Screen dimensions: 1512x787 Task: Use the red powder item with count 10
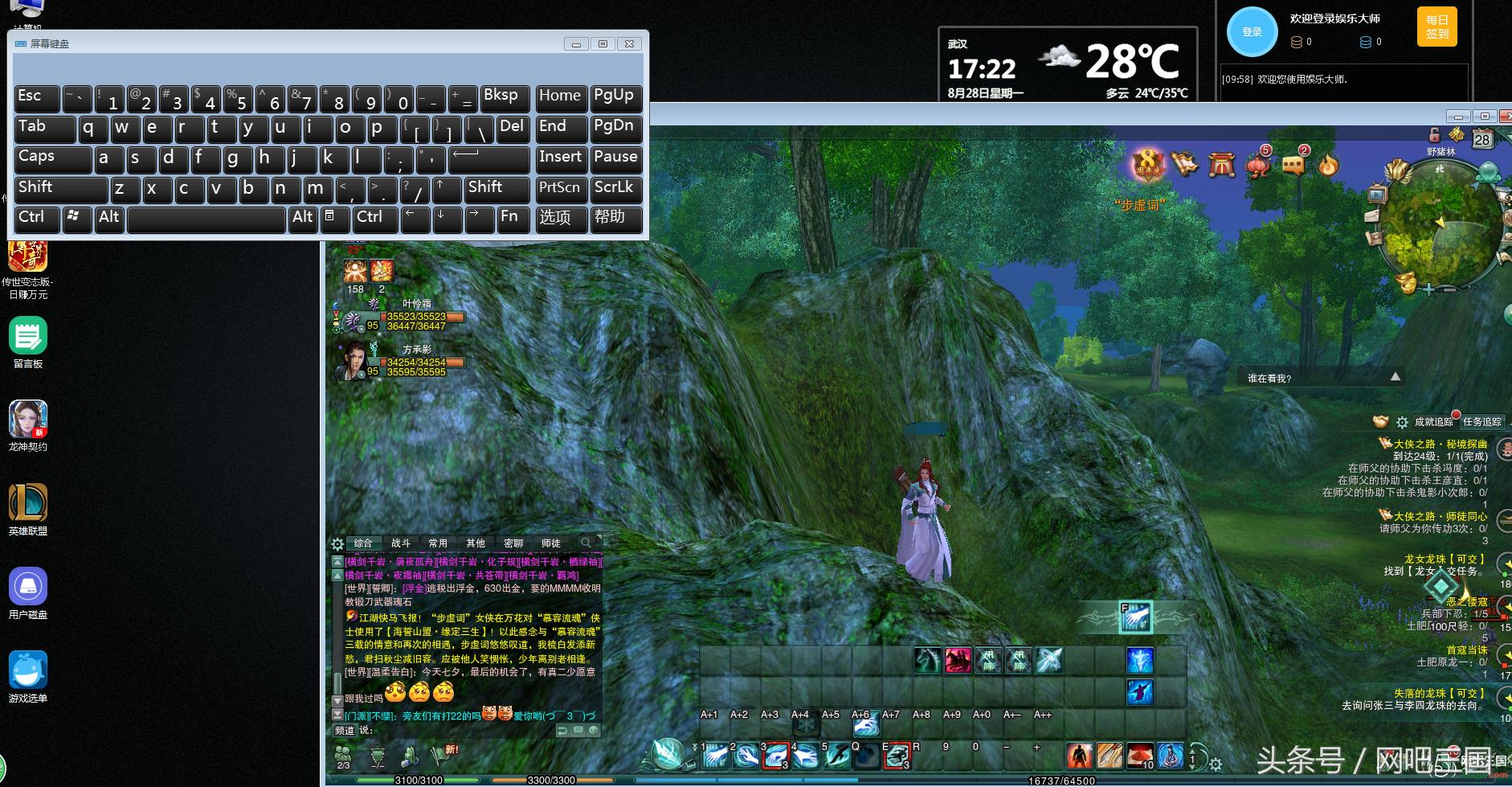click(x=1139, y=756)
